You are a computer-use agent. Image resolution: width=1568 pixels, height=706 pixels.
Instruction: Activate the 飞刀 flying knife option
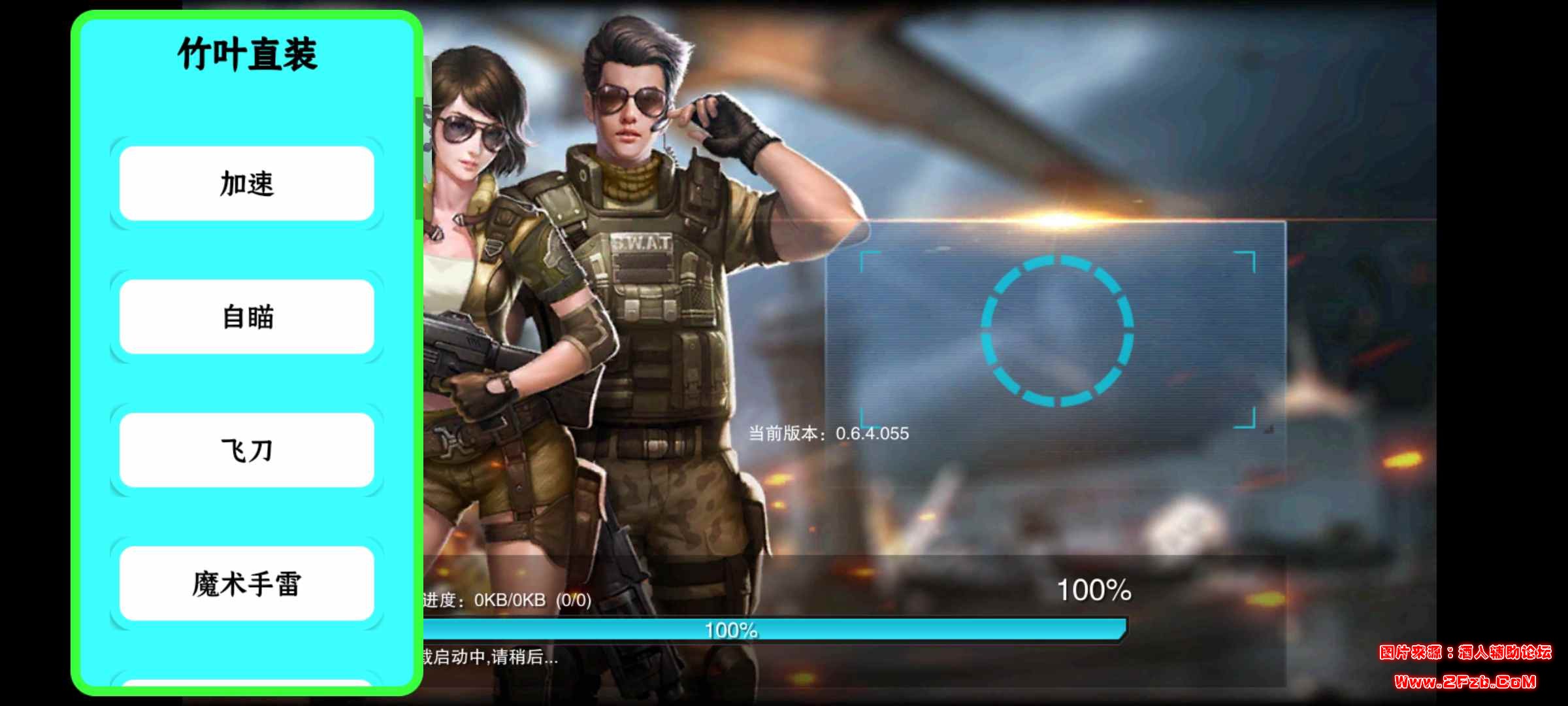coord(245,450)
